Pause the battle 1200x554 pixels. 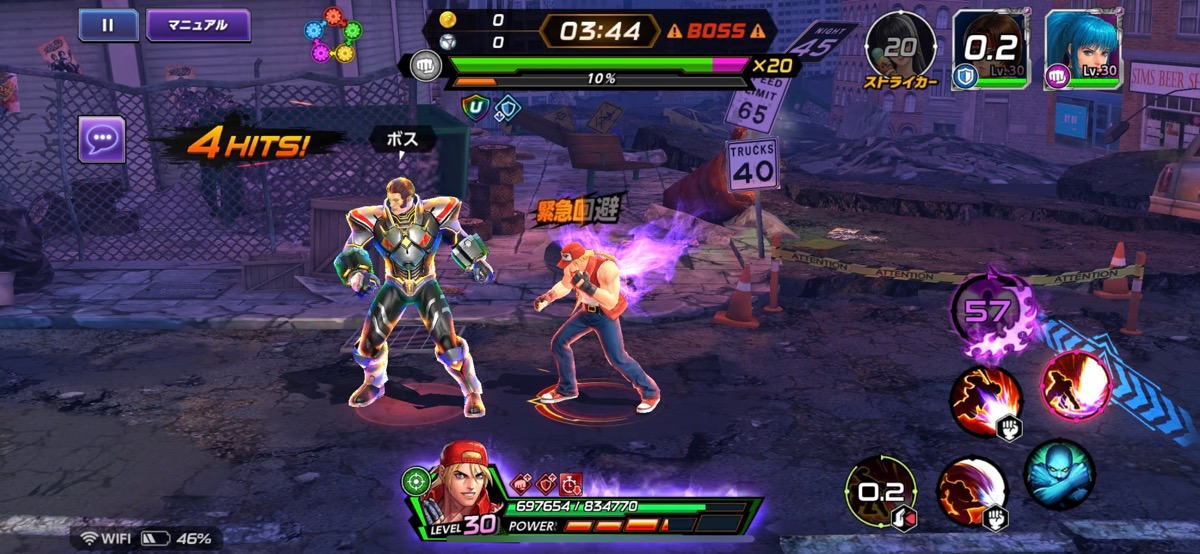108,25
